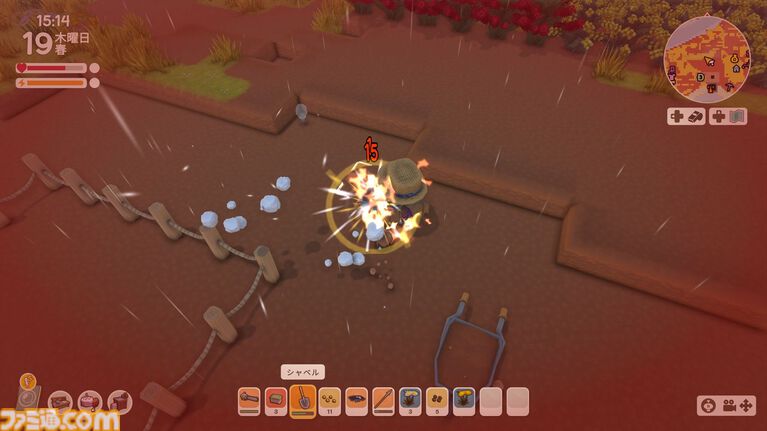Open the treasure chest round icon

click(x=61, y=403)
